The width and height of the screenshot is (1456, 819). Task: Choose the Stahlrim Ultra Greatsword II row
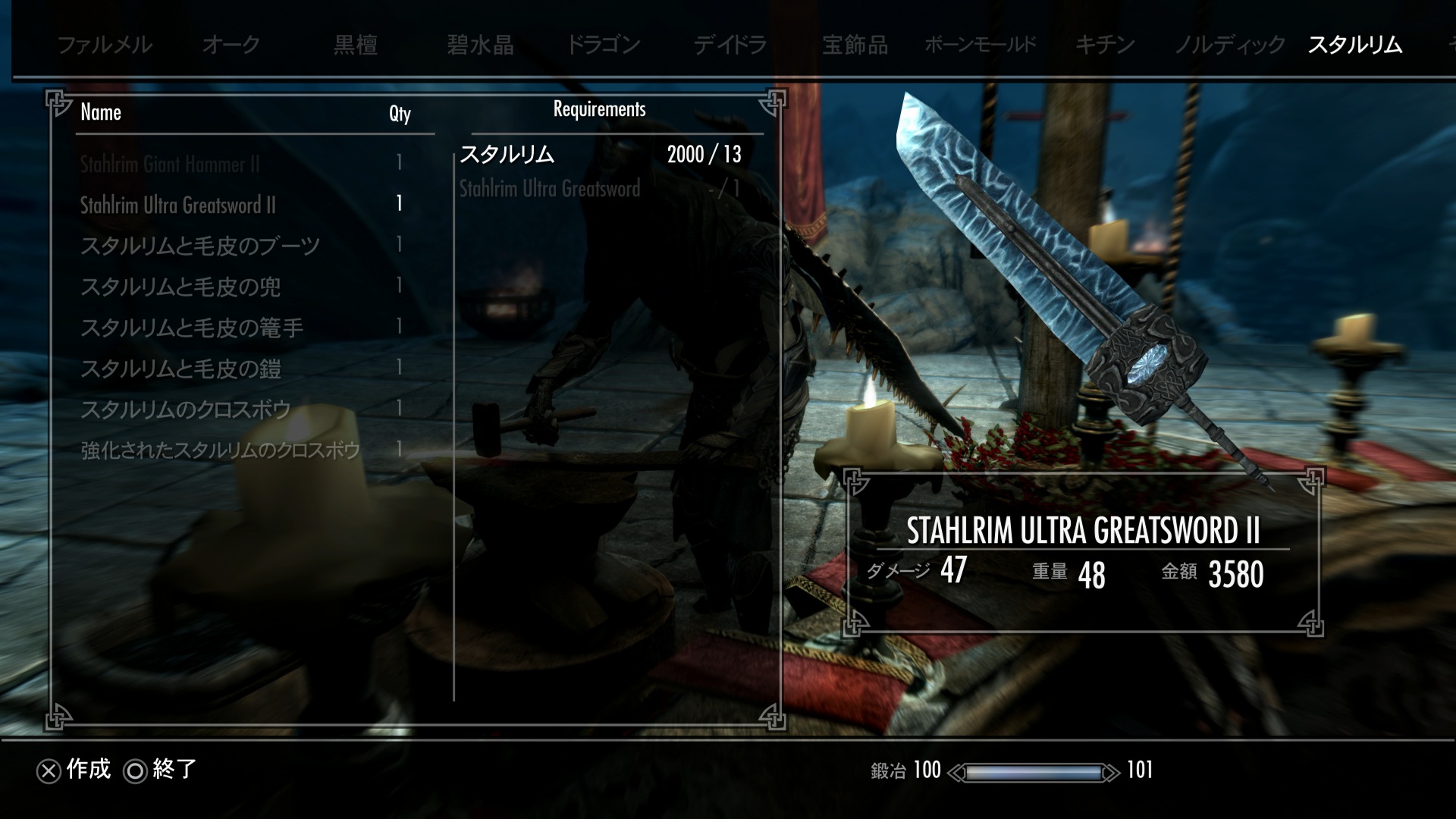[x=178, y=205]
